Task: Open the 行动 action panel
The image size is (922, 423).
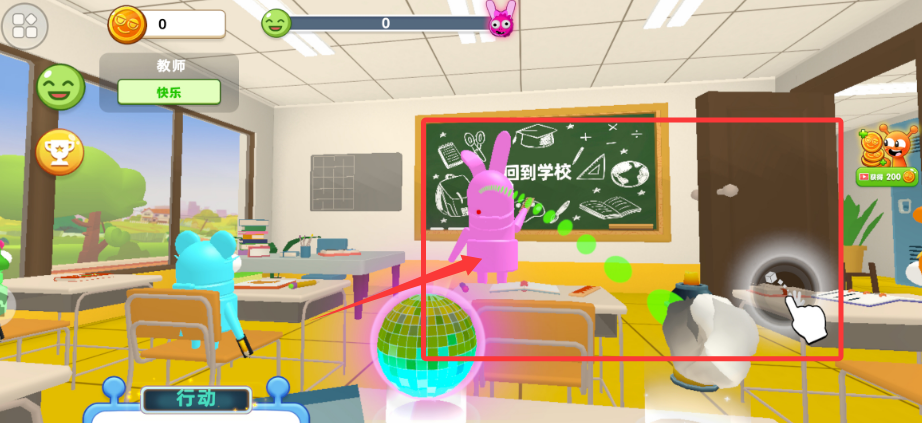Action: tap(195, 399)
